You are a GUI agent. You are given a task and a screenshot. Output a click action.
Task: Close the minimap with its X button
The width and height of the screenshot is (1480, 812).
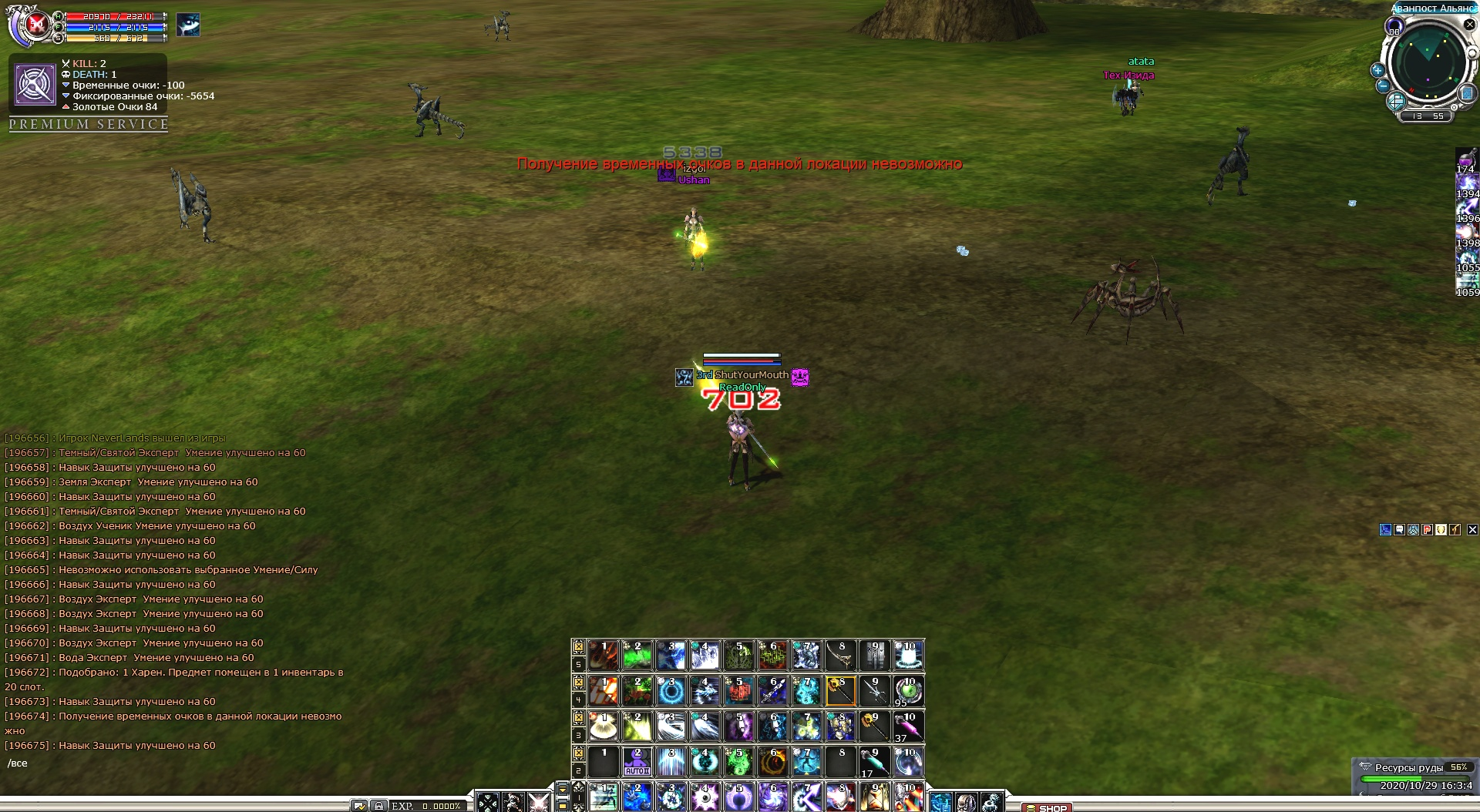coord(1469,25)
